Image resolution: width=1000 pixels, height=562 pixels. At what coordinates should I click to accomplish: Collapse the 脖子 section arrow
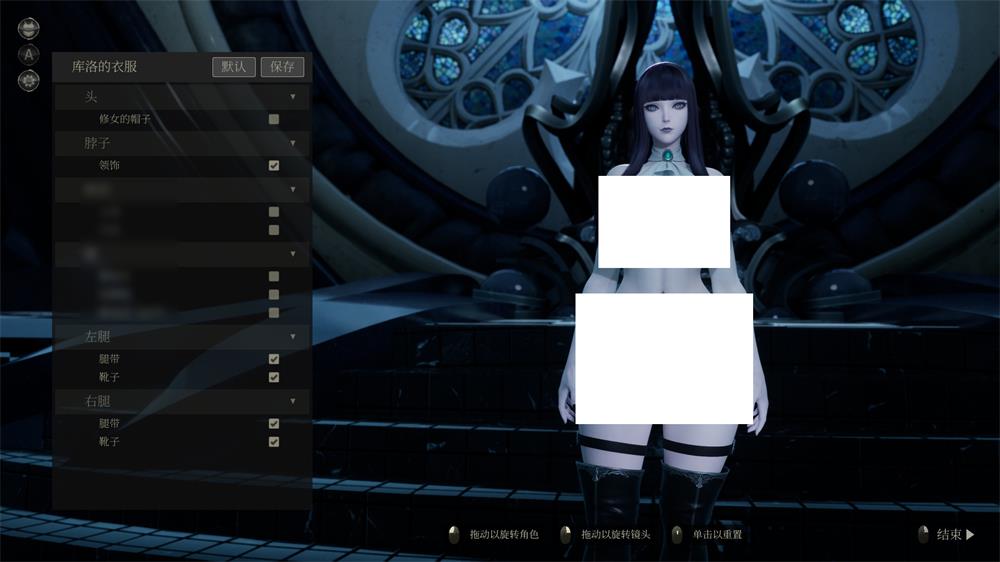[293, 143]
